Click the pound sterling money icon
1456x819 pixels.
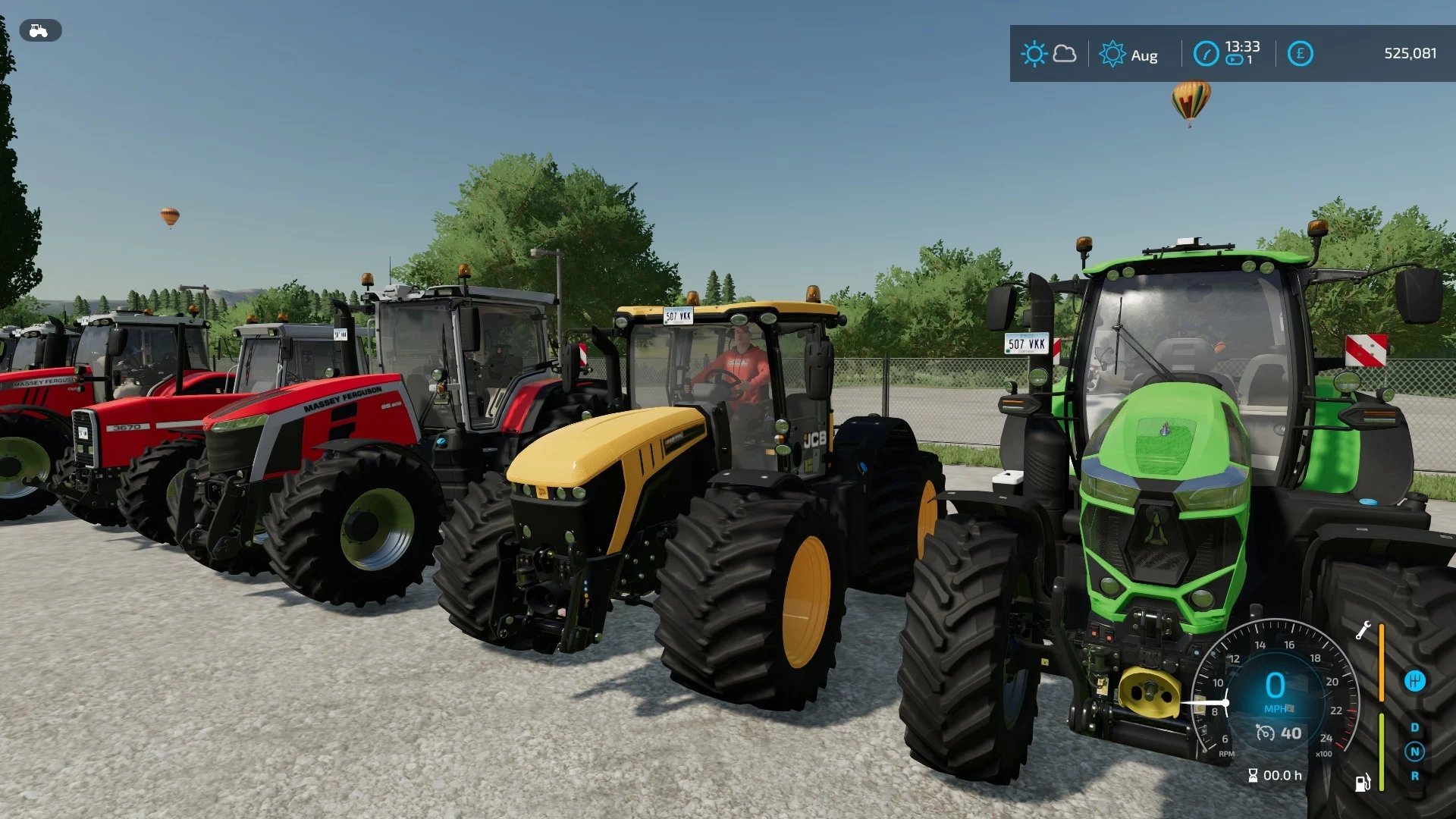(x=1301, y=53)
